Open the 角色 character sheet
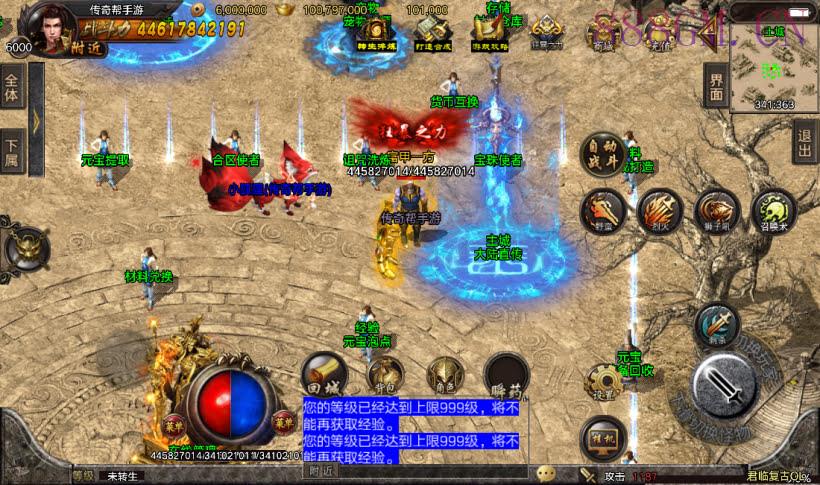This screenshot has height=485, width=820. 445,377
